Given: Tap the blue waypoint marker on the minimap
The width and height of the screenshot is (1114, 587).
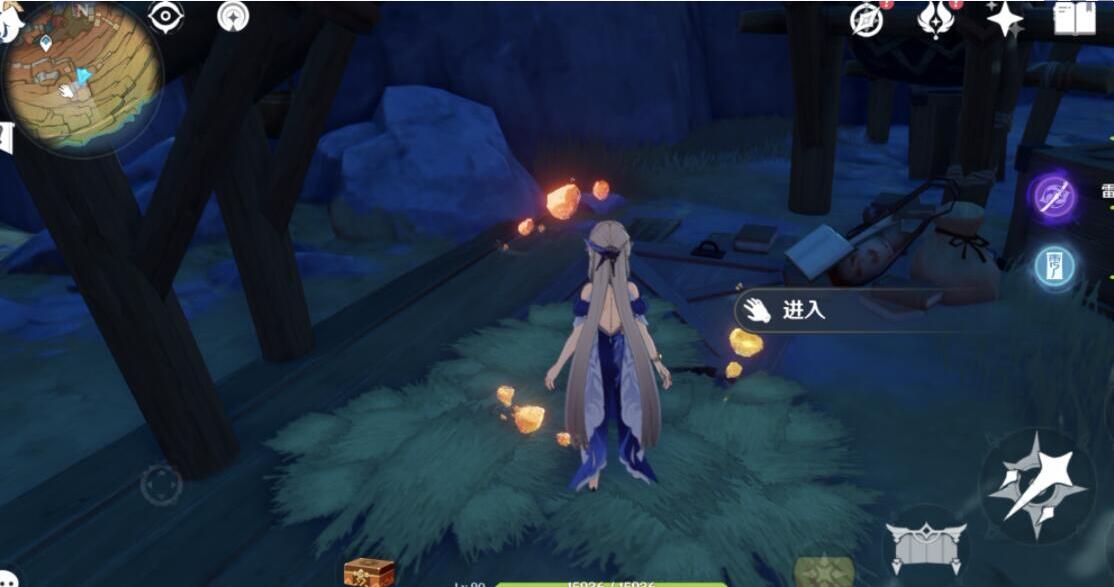Looking at the screenshot, I should click(x=46, y=43).
